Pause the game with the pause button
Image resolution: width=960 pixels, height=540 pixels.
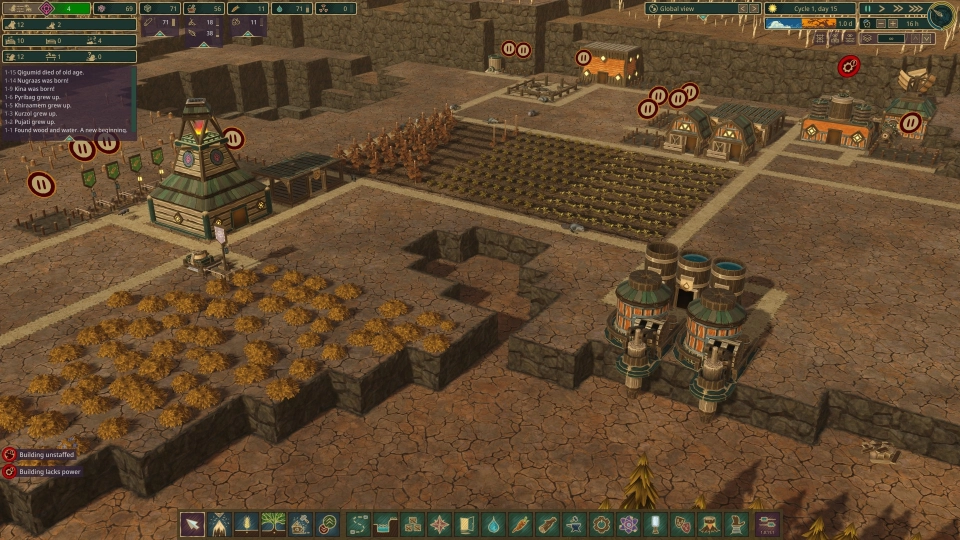pyautogui.click(x=867, y=9)
